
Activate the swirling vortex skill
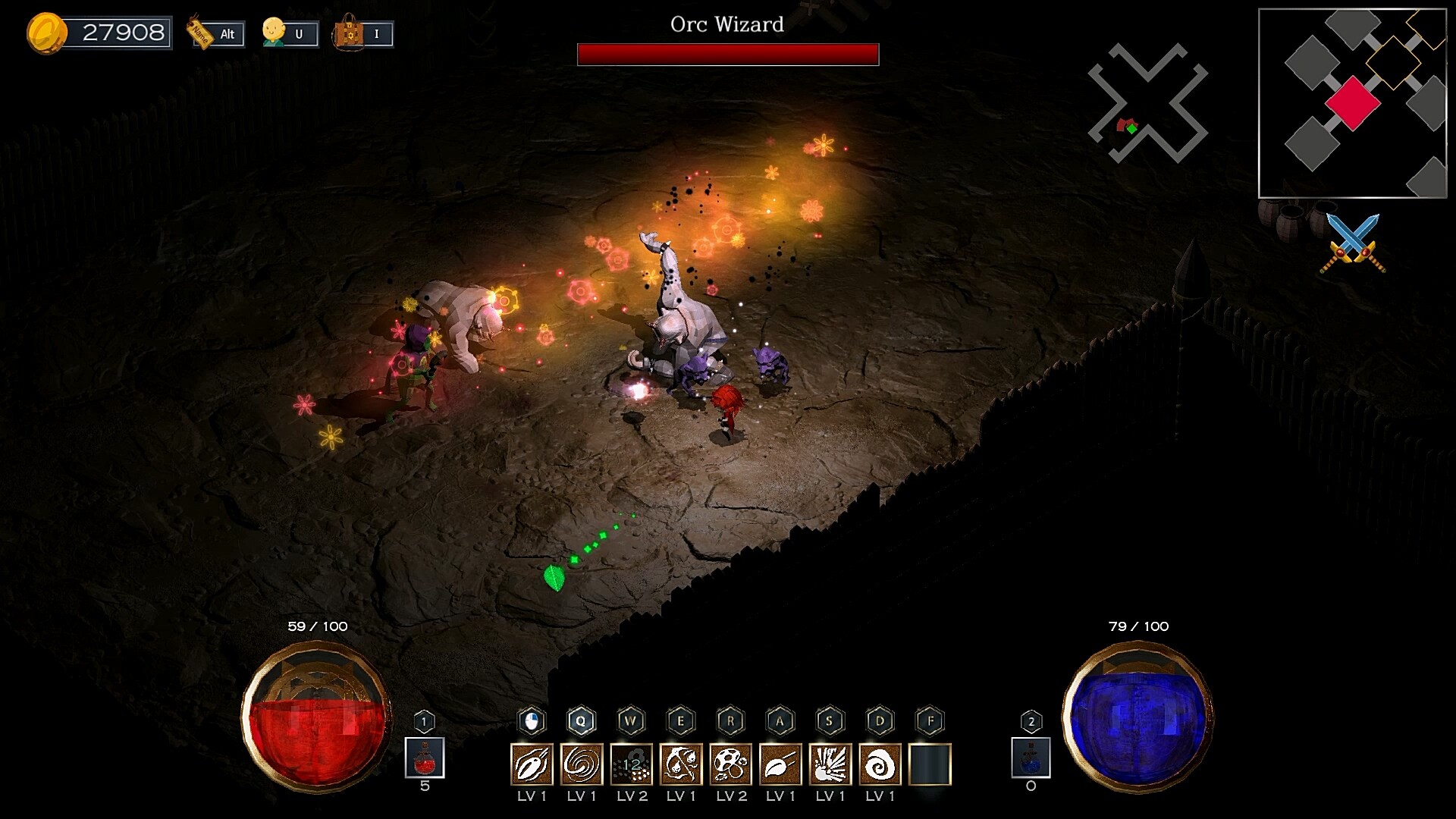[582, 764]
